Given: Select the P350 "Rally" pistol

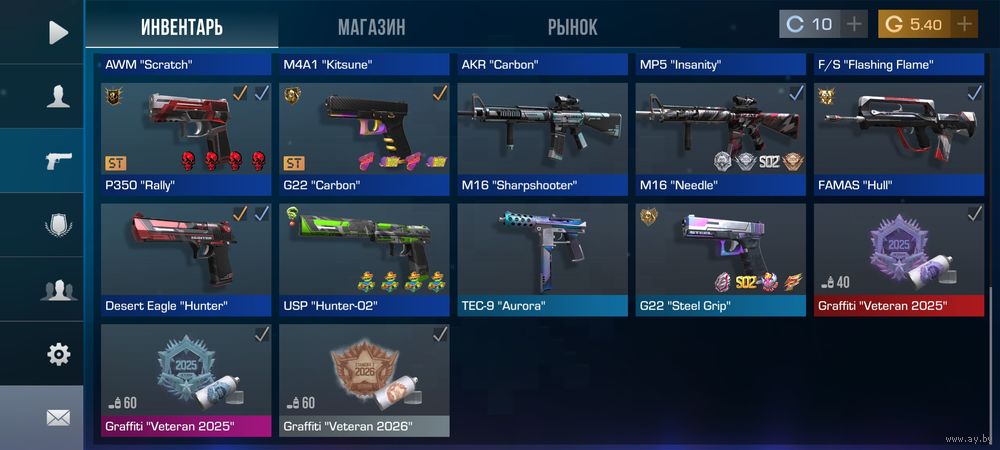Looking at the screenshot, I should (x=186, y=138).
